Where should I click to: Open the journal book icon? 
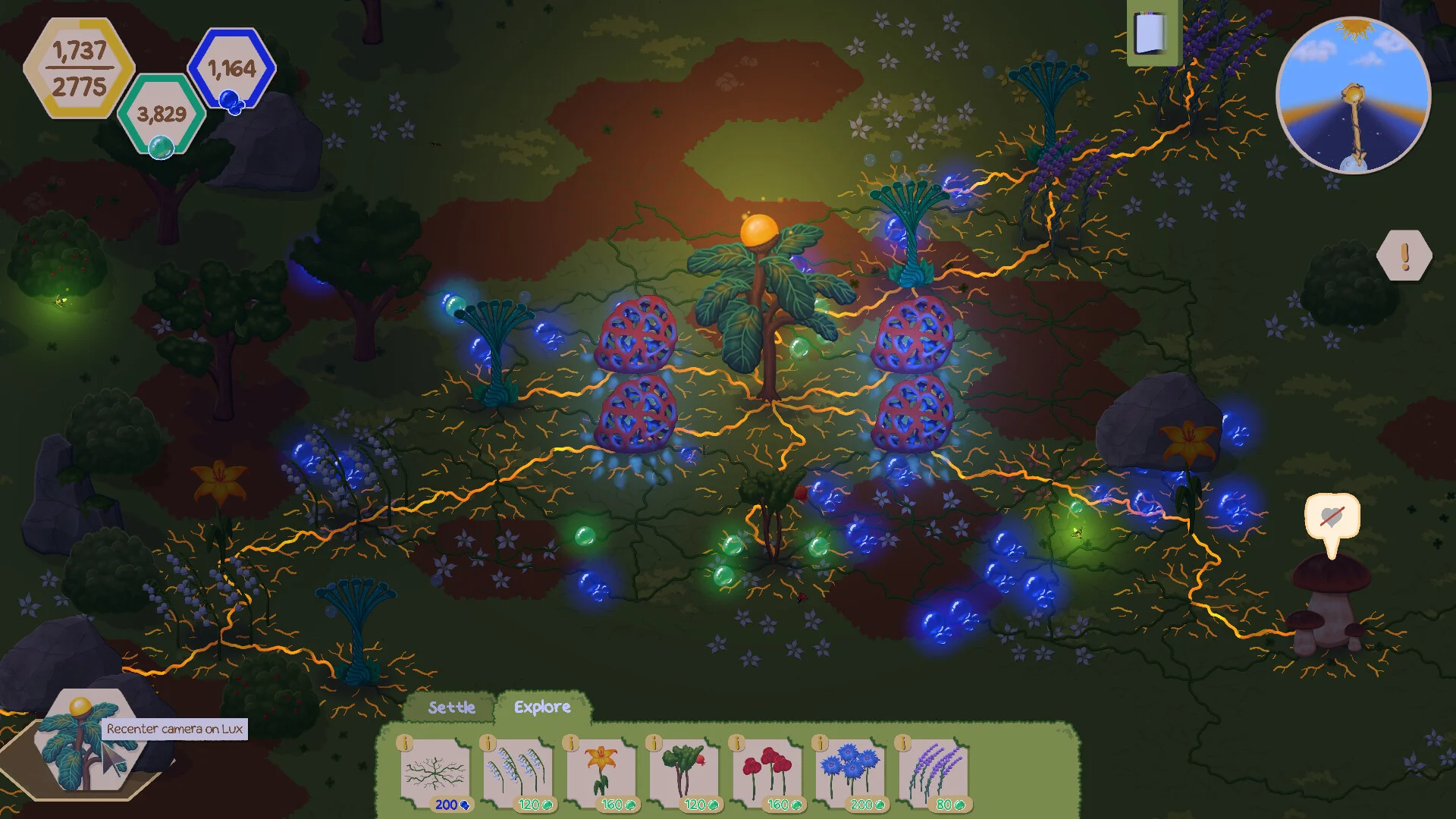1150,33
